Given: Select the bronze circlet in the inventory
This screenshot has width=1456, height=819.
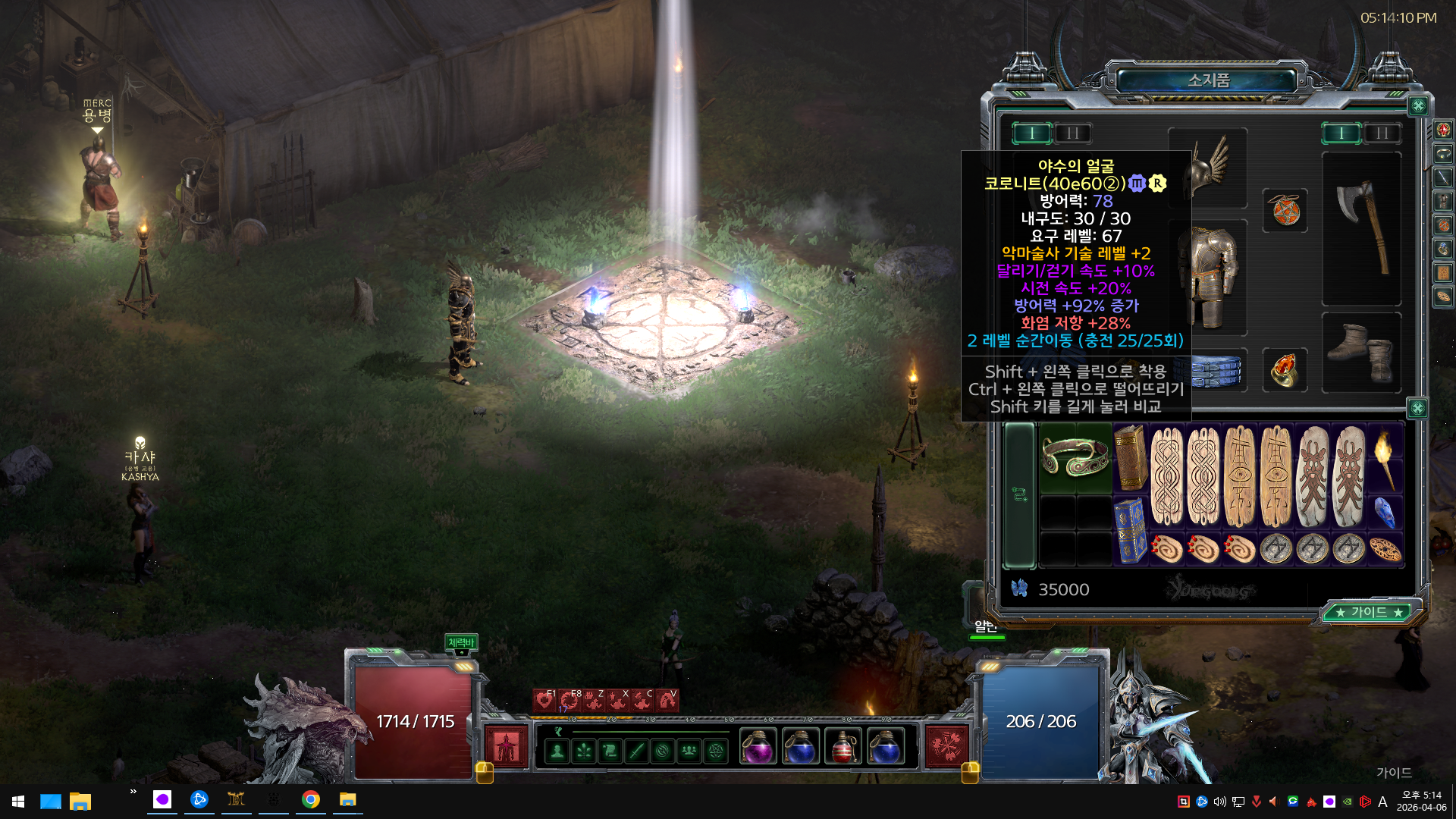Looking at the screenshot, I should 1075,458.
